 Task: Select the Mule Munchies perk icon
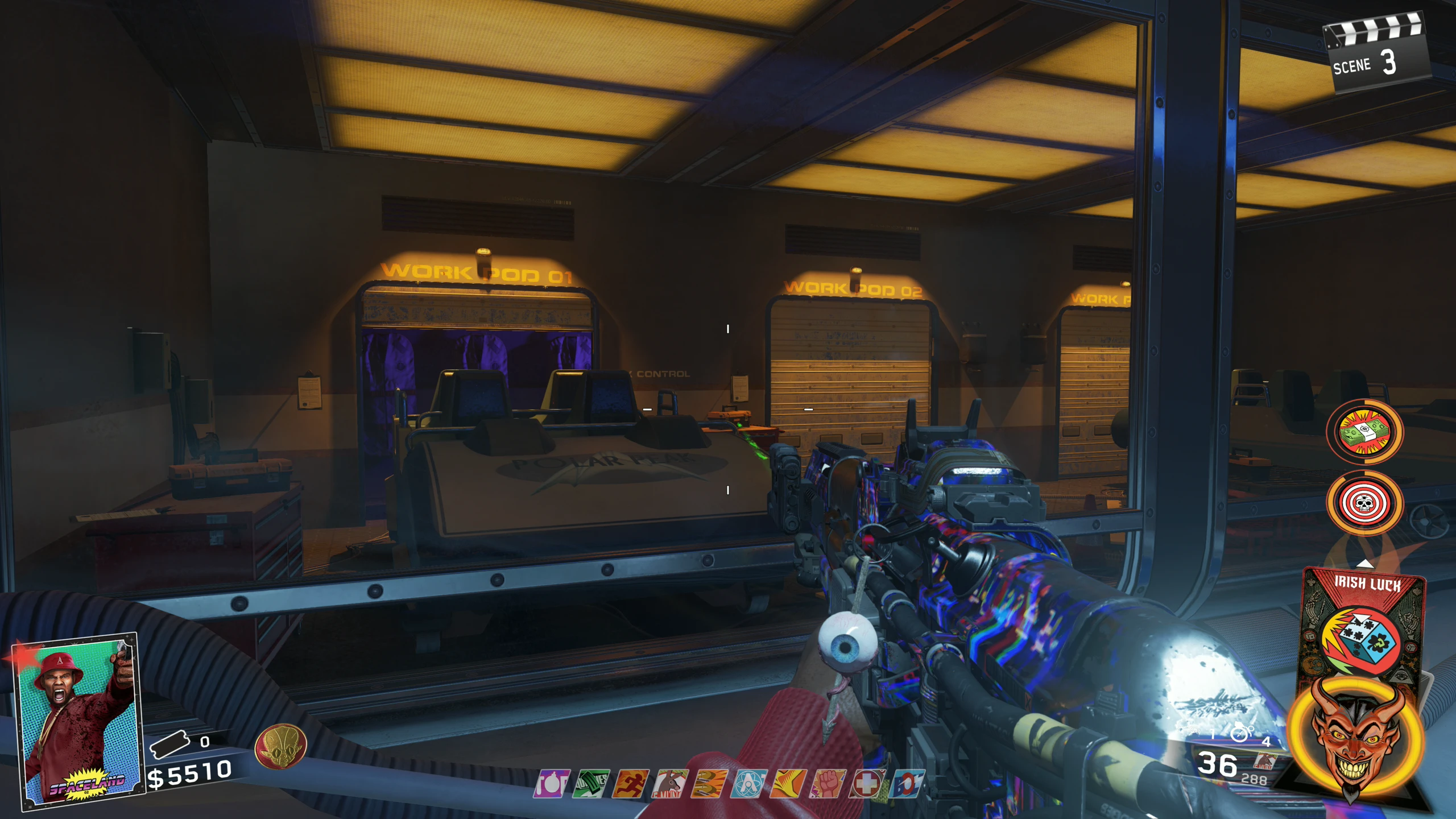[670, 784]
